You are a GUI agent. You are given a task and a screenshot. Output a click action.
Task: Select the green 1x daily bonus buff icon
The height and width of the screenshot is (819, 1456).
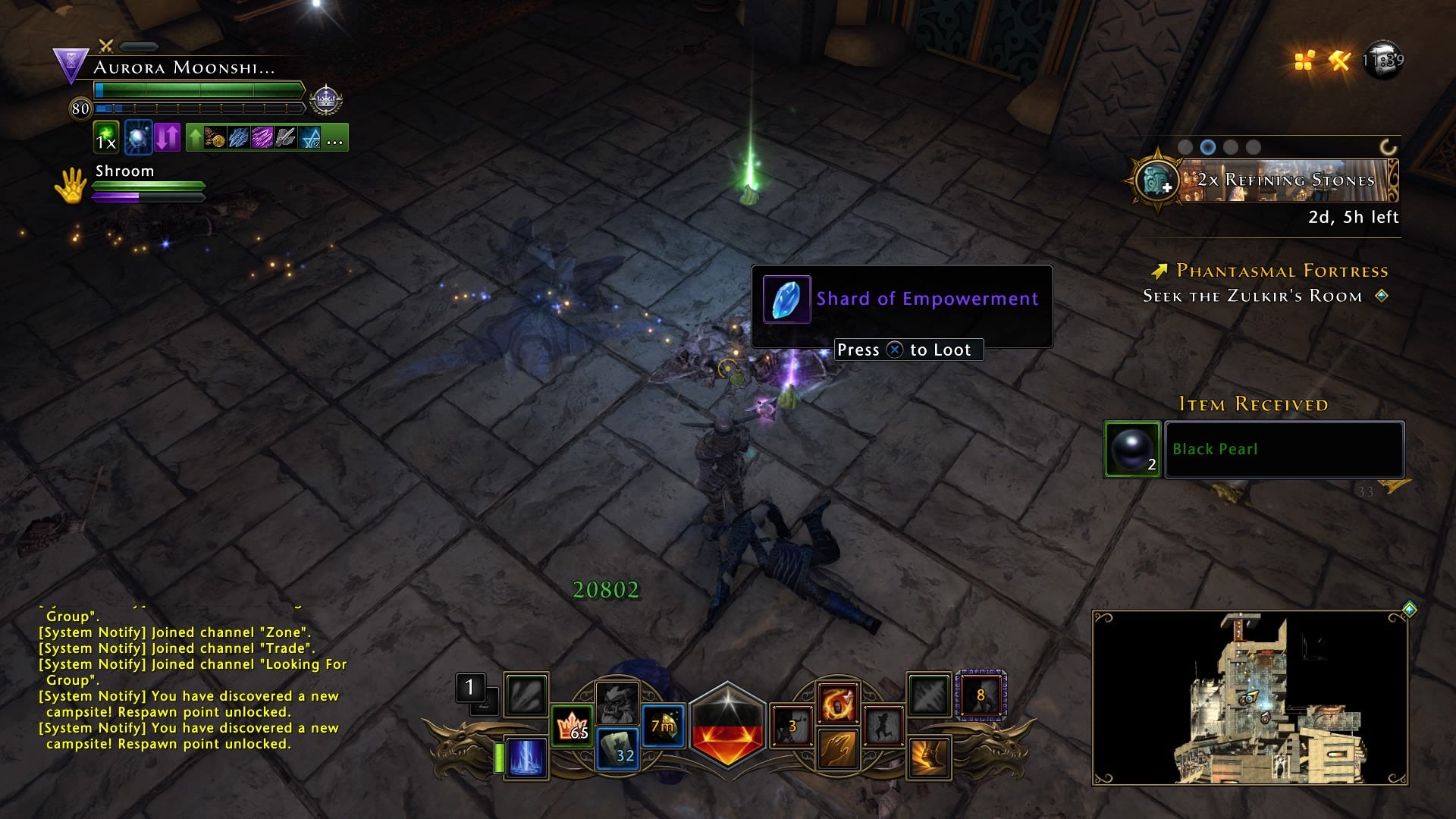coord(105,139)
